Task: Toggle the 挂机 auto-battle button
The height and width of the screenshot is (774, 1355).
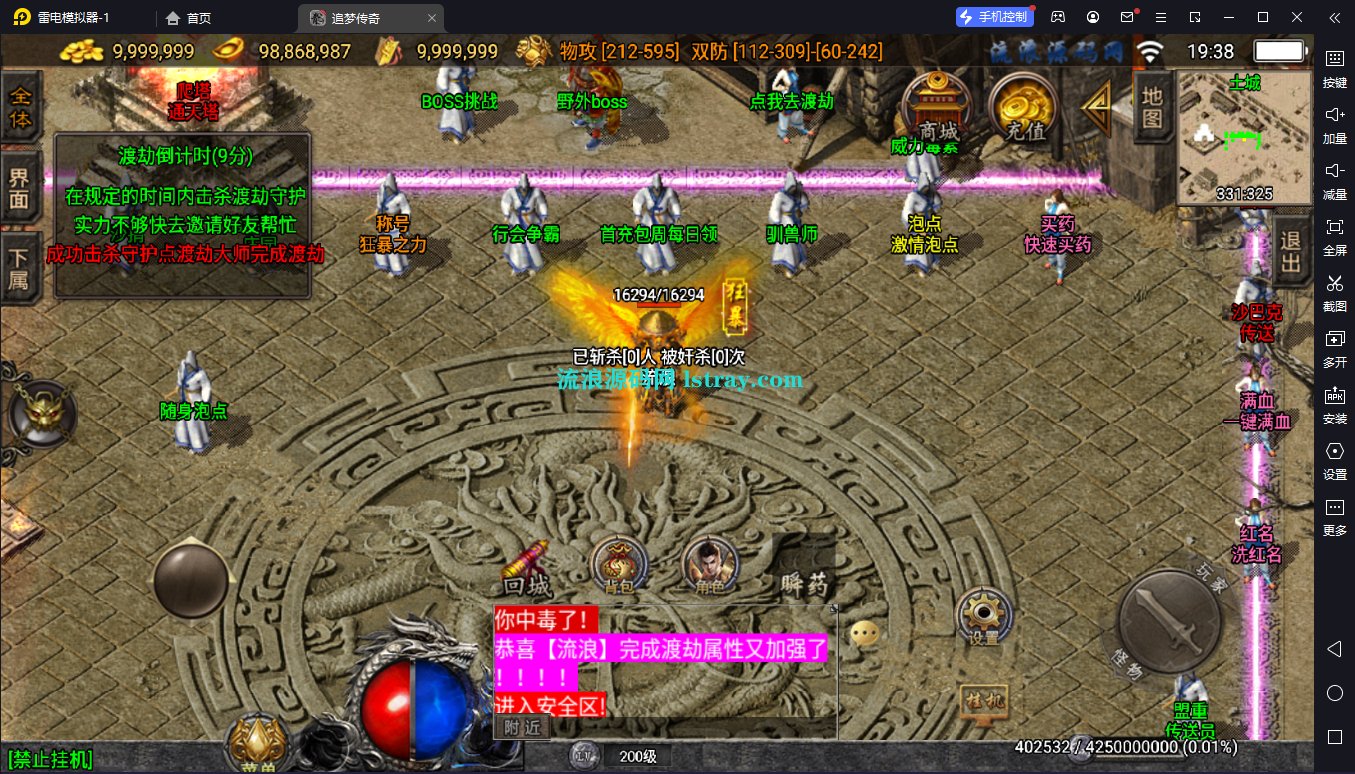Action: pos(983,701)
